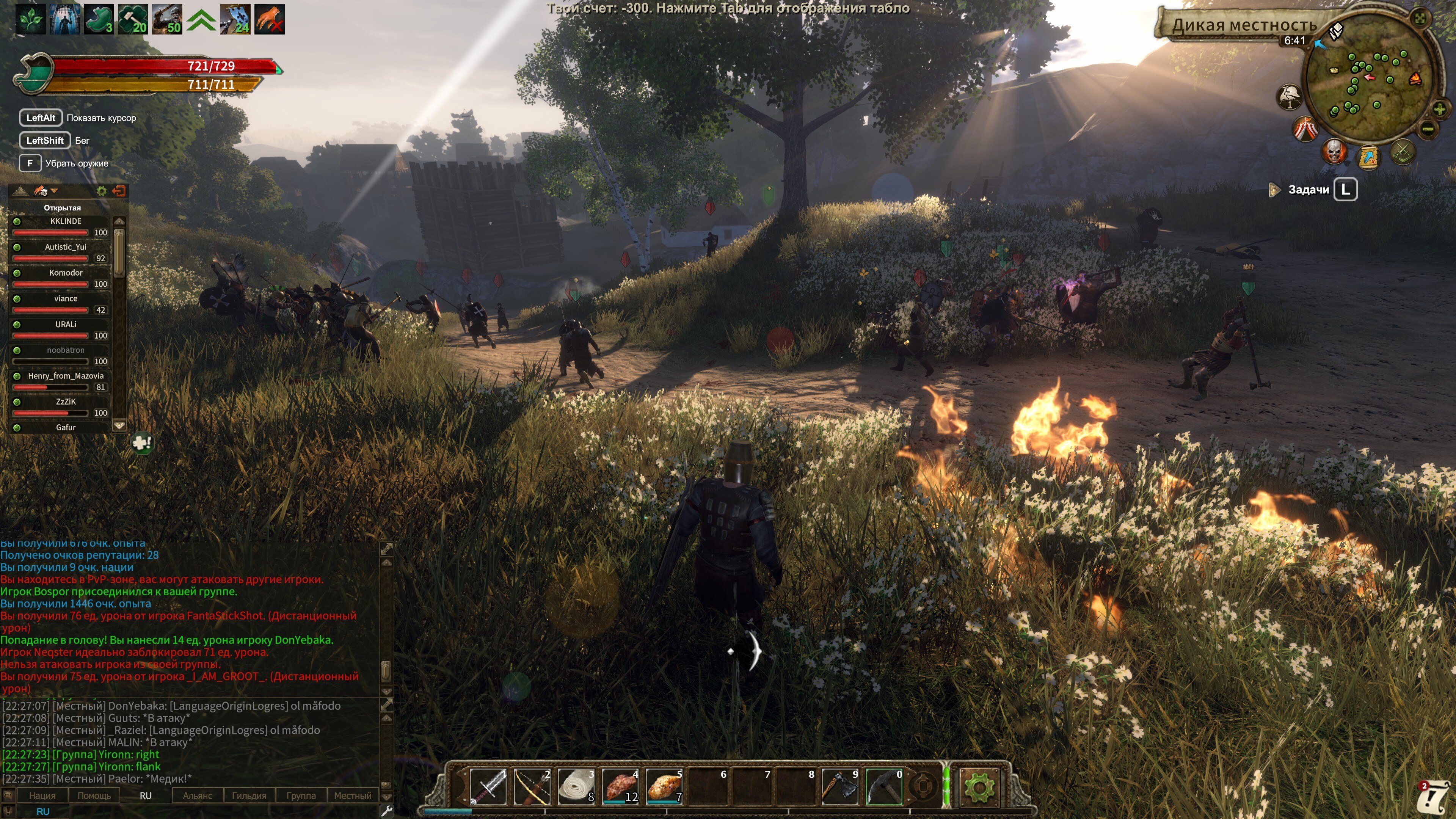Open the treasure map scroll icon
This screenshot has height=819, width=1456.
(1368, 157)
